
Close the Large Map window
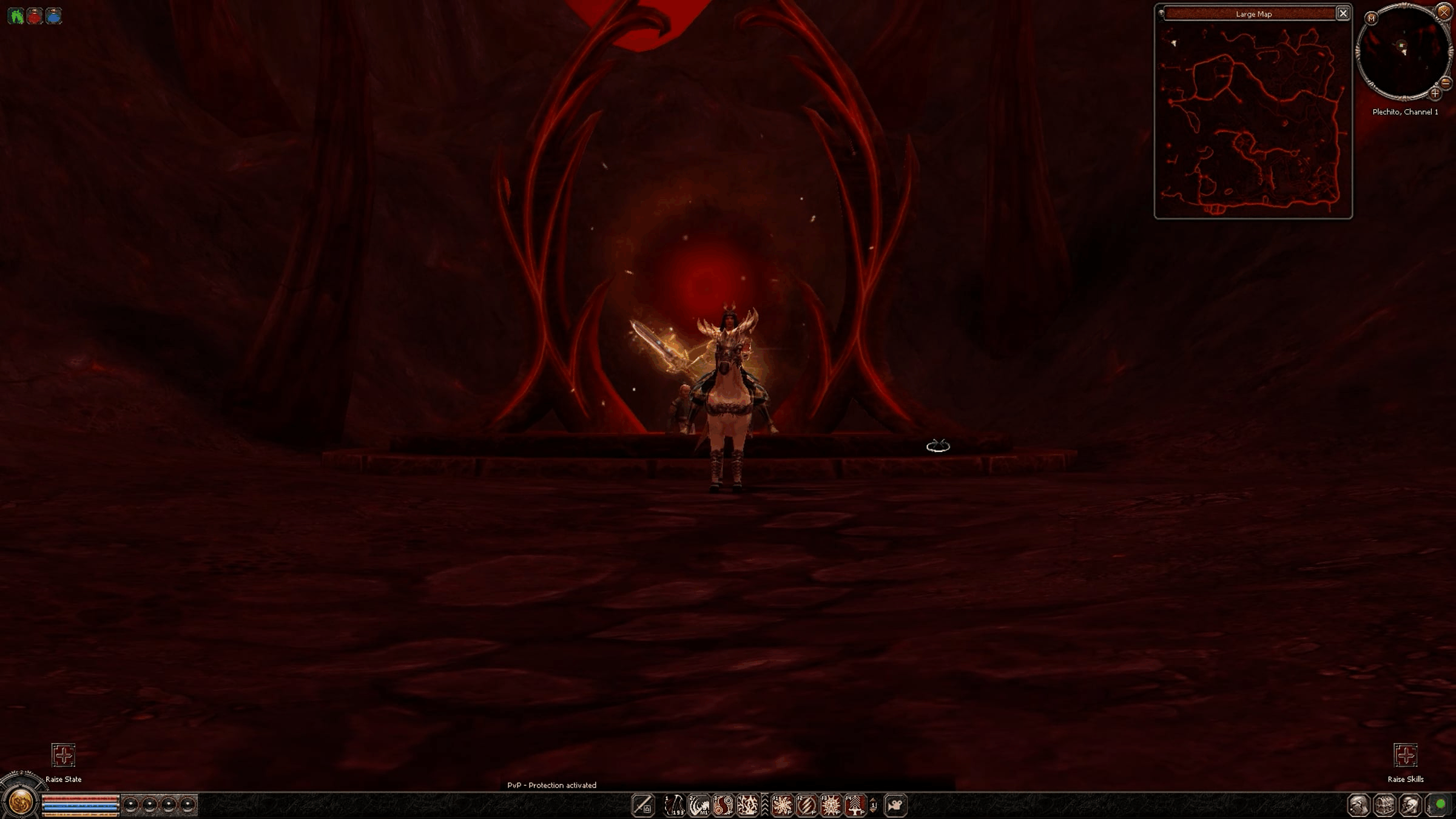click(x=1343, y=13)
